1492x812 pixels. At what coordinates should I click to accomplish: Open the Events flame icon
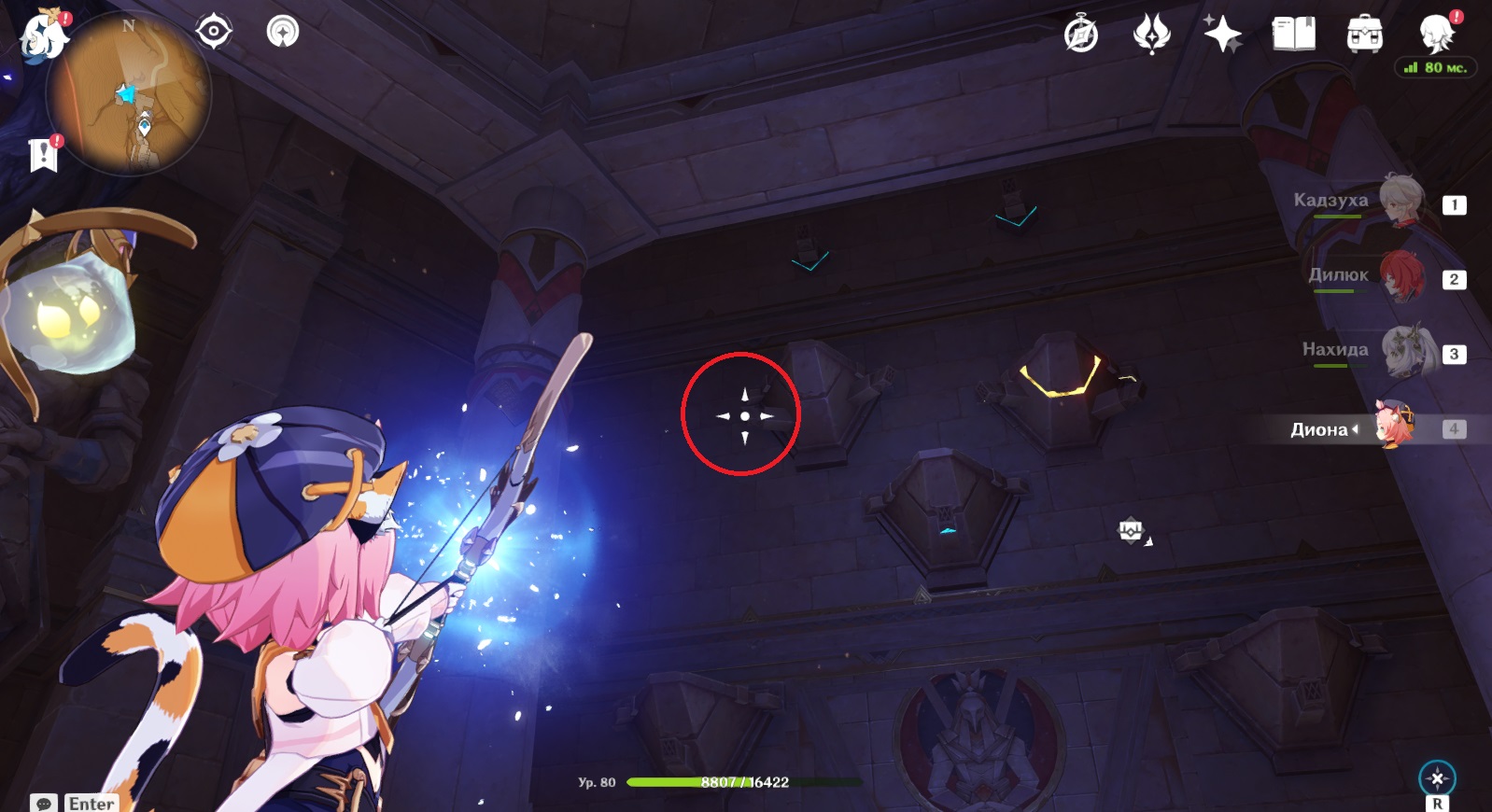1151,35
